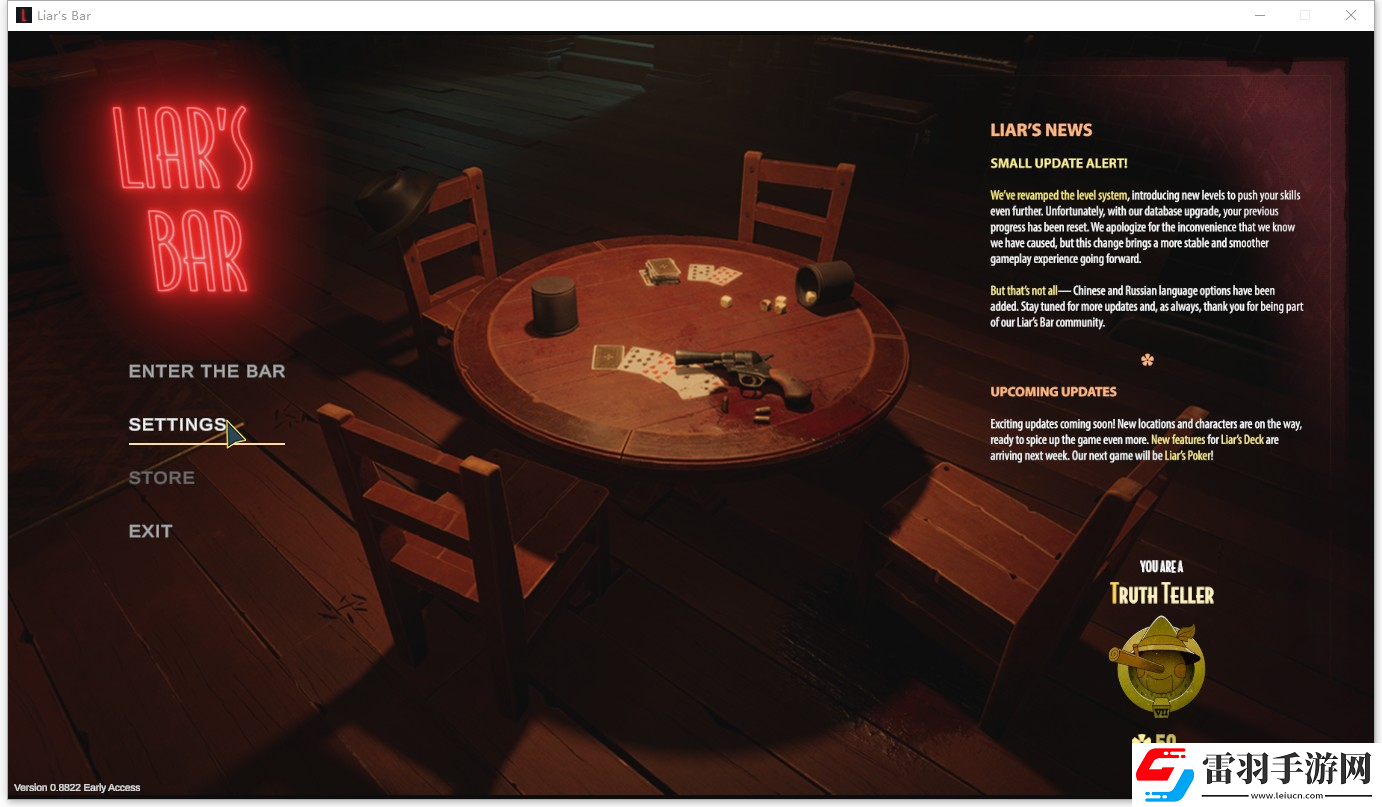The height and width of the screenshot is (807, 1382).
Task: Close the Liar's Bar window
Action: click(x=1351, y=15)
